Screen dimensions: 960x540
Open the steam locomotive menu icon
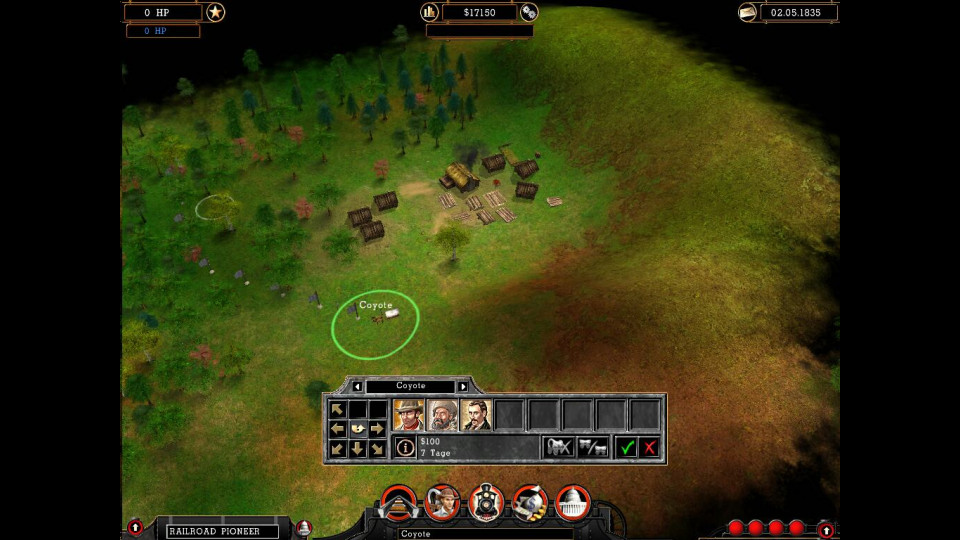click(x=486, y=502)
